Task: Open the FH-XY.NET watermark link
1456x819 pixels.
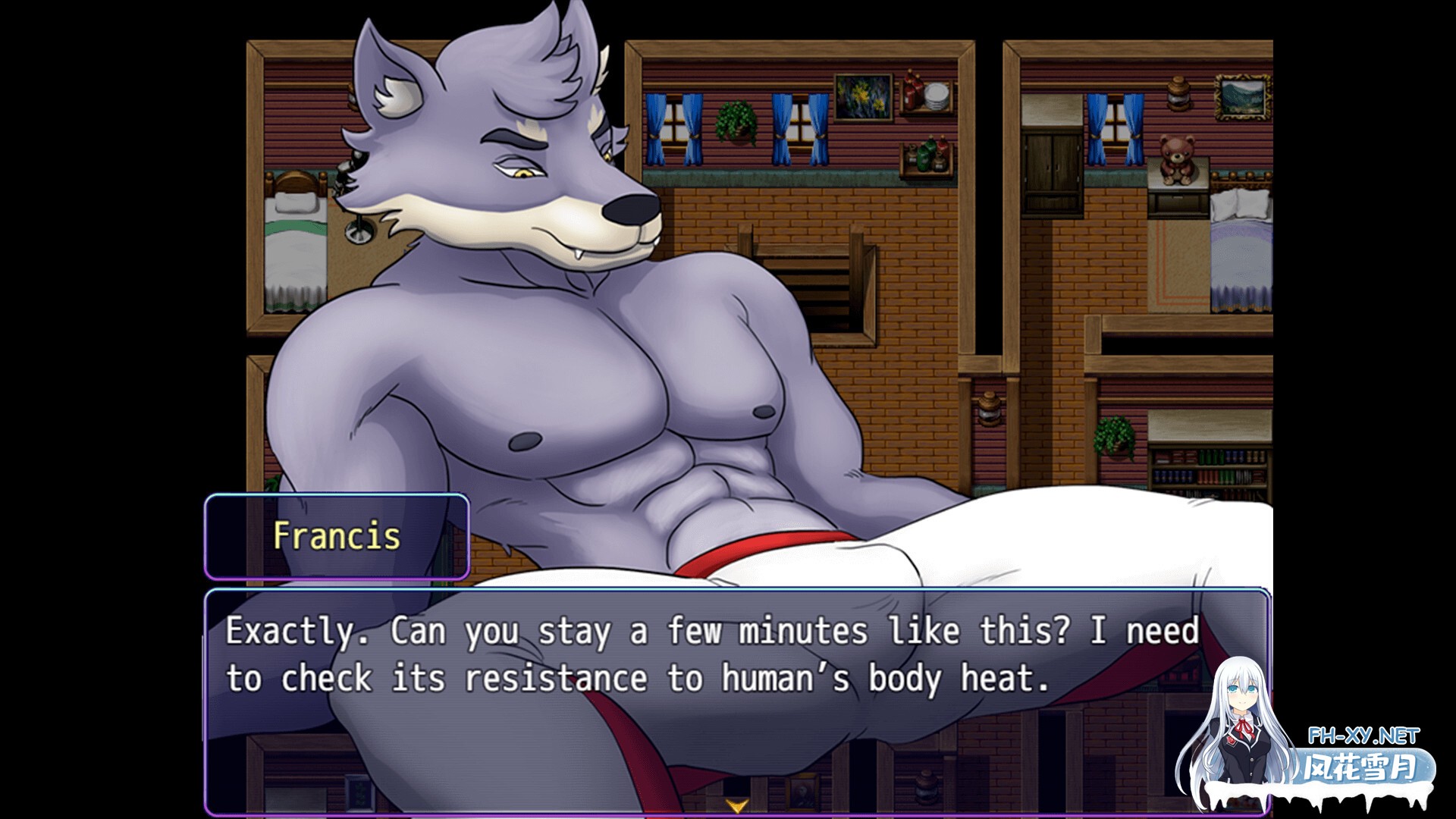Action: [1363, 736]
